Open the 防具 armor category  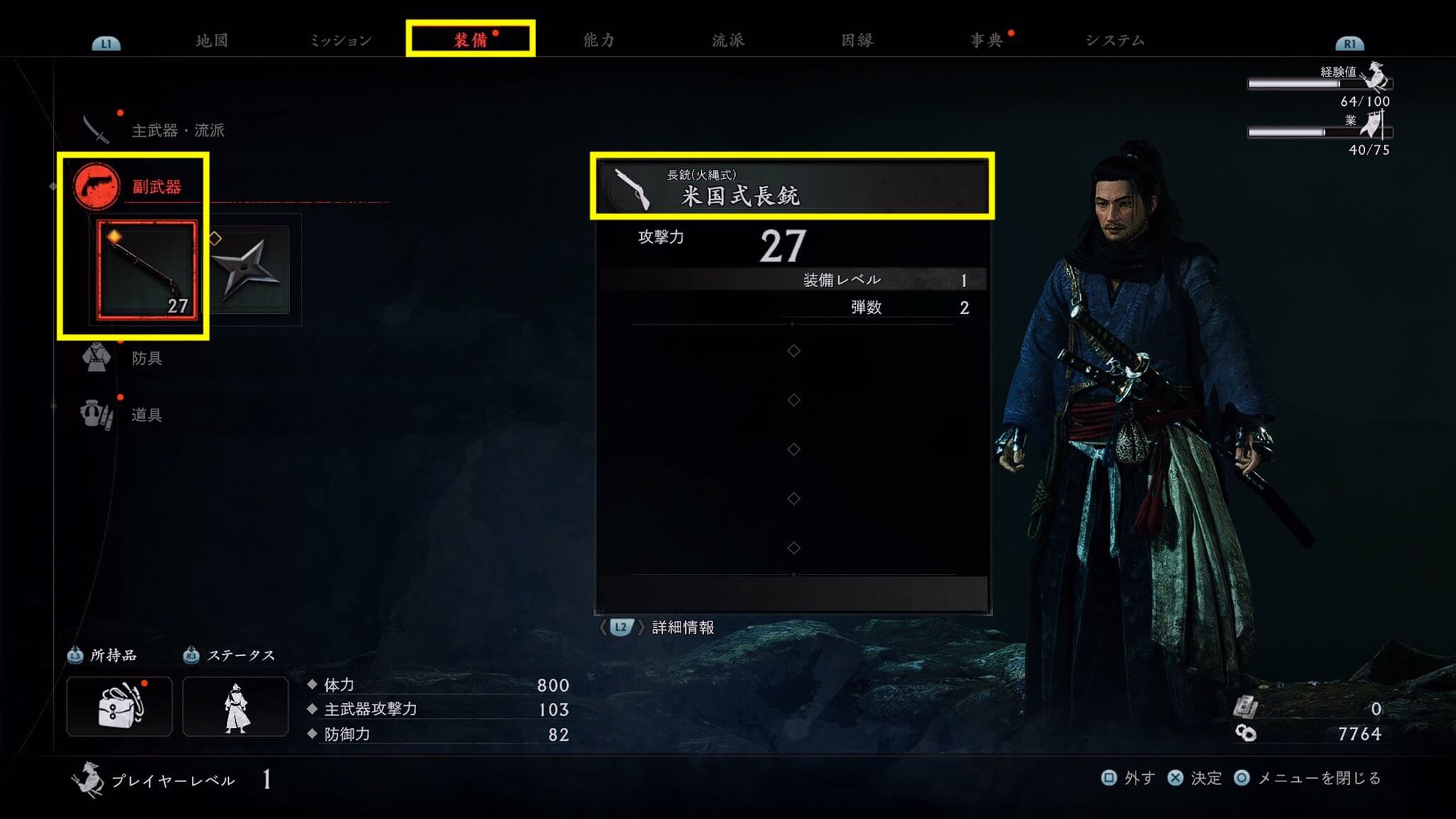[146, 358]
